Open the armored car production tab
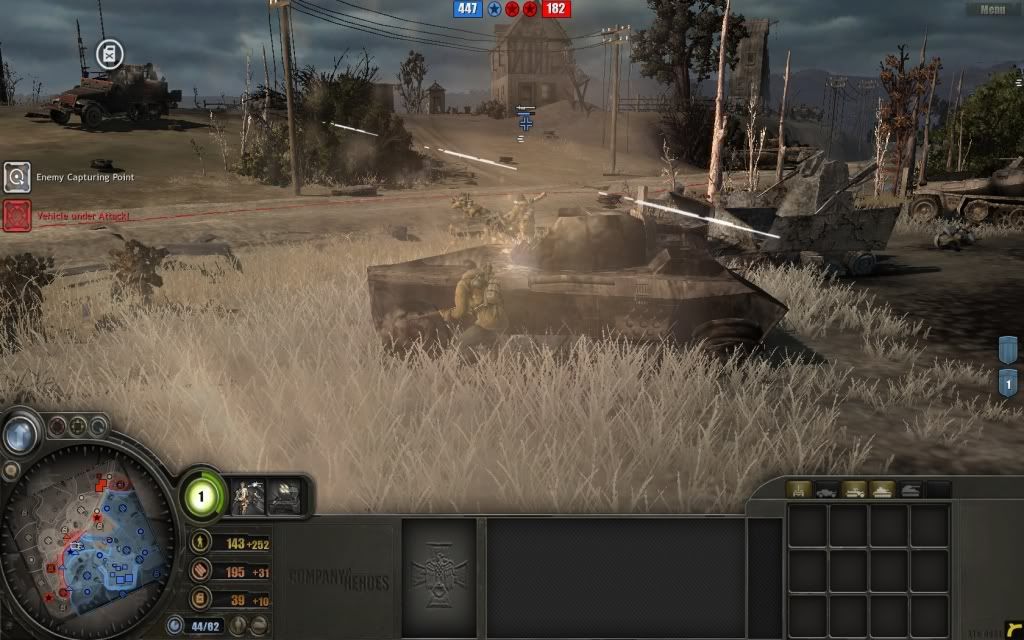The image size is (1024, 640). pos(827,490)
